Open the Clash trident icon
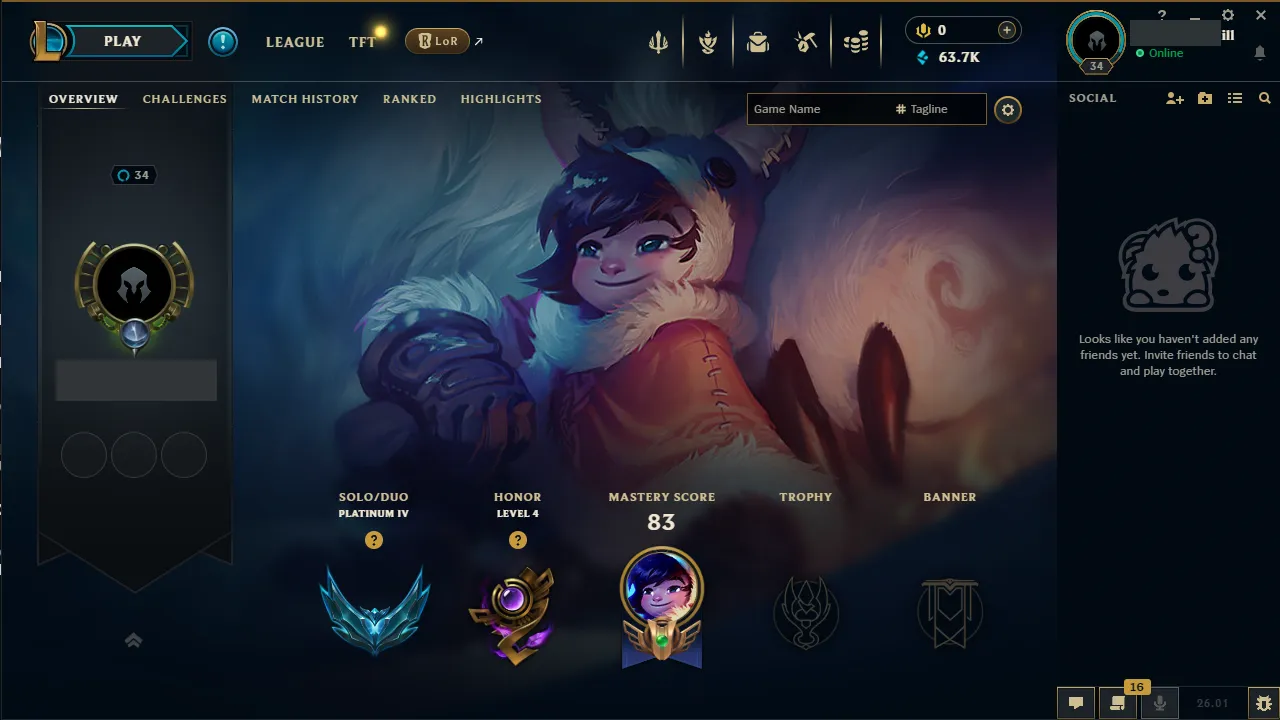1280x720 pixels. click(657, 41)
